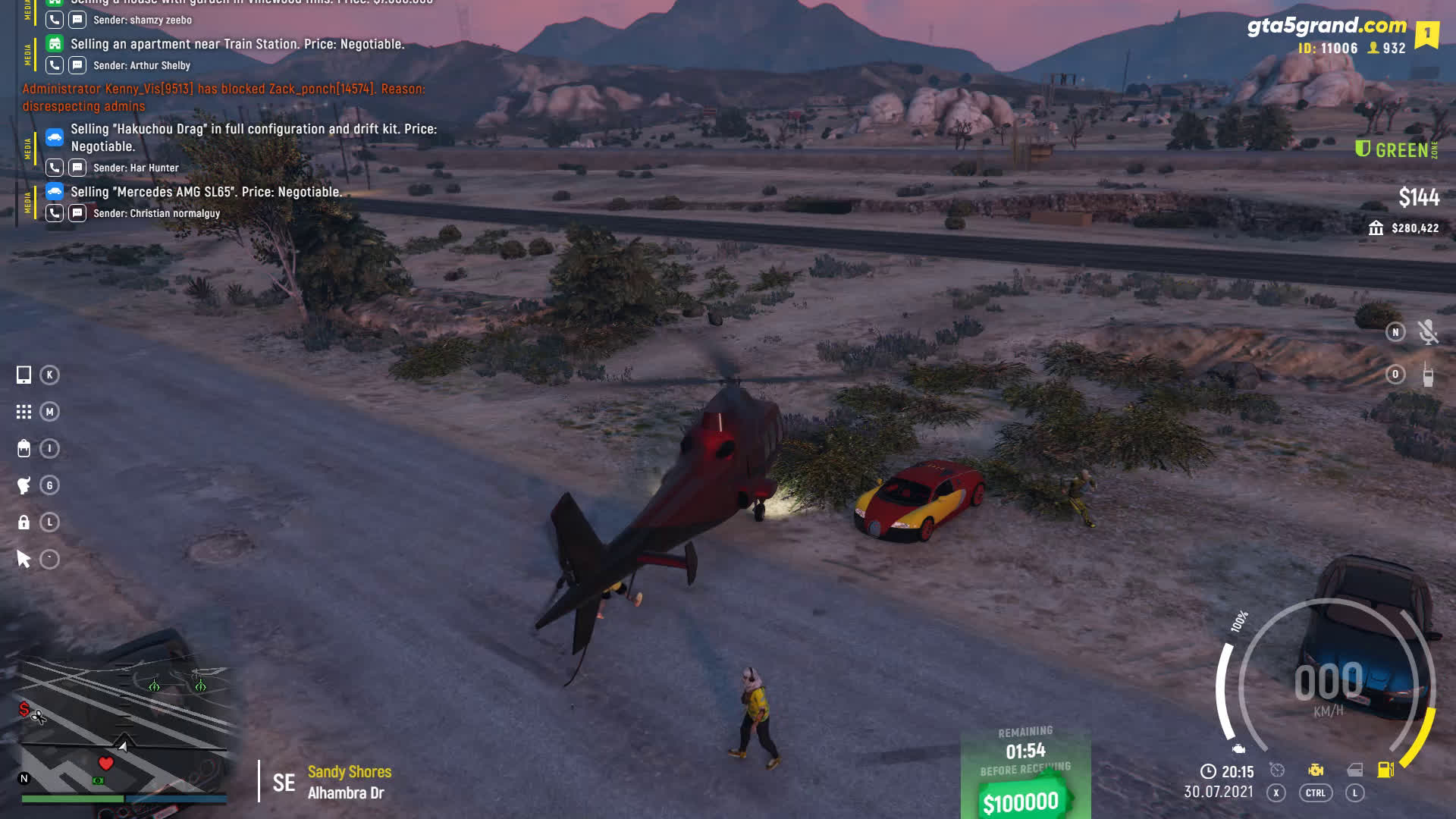Toggle the car door lock indicator
Viewport: 1456px width, 819px height.
click(x=1354, y=770)
